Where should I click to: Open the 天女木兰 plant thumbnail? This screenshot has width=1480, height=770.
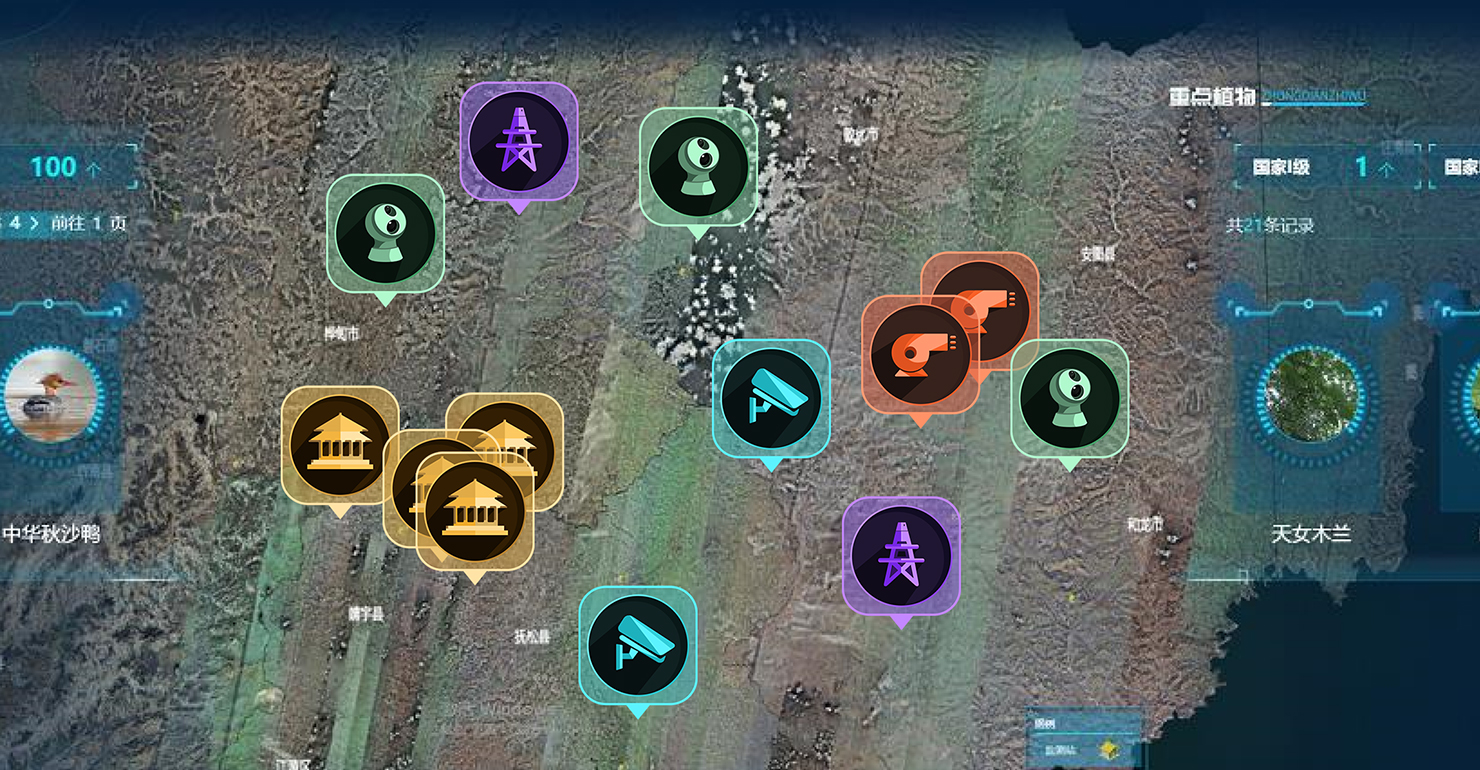(x=1308, y=396)
